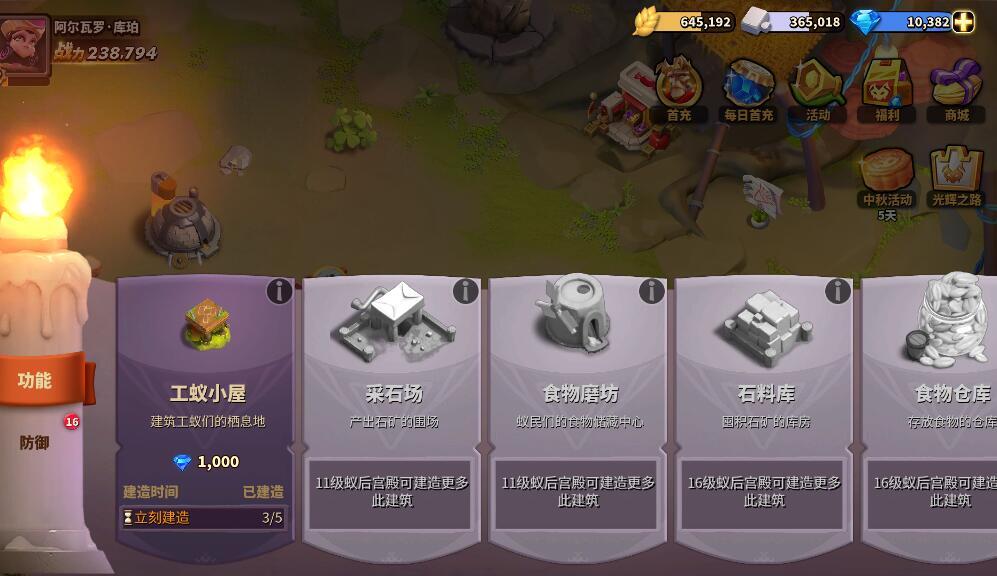Open the 每日首充 daily recharge offer
Screen dimensions: 997x576
(x=748, y=90)
